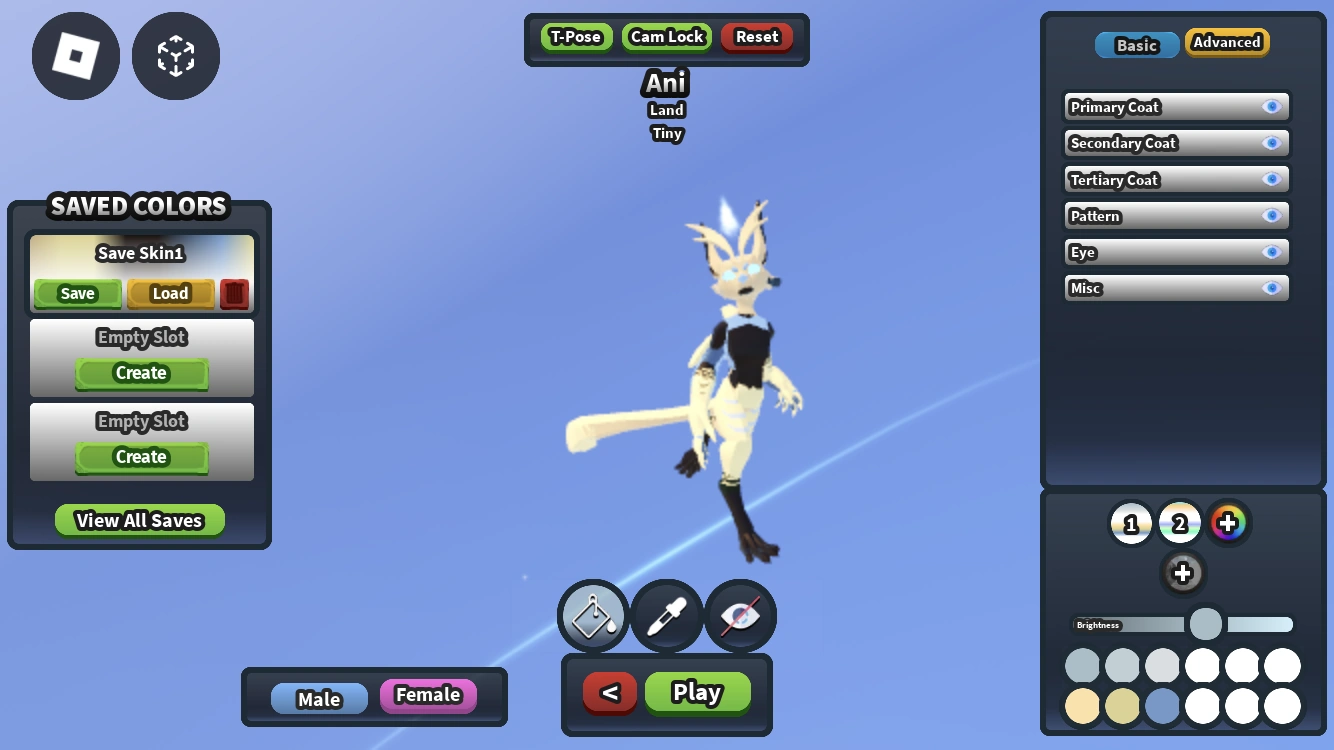The width and height of the screenshot is (1334, 750).
Task: Switch to the Advanced tab
Action: [x=1227, y=42]
